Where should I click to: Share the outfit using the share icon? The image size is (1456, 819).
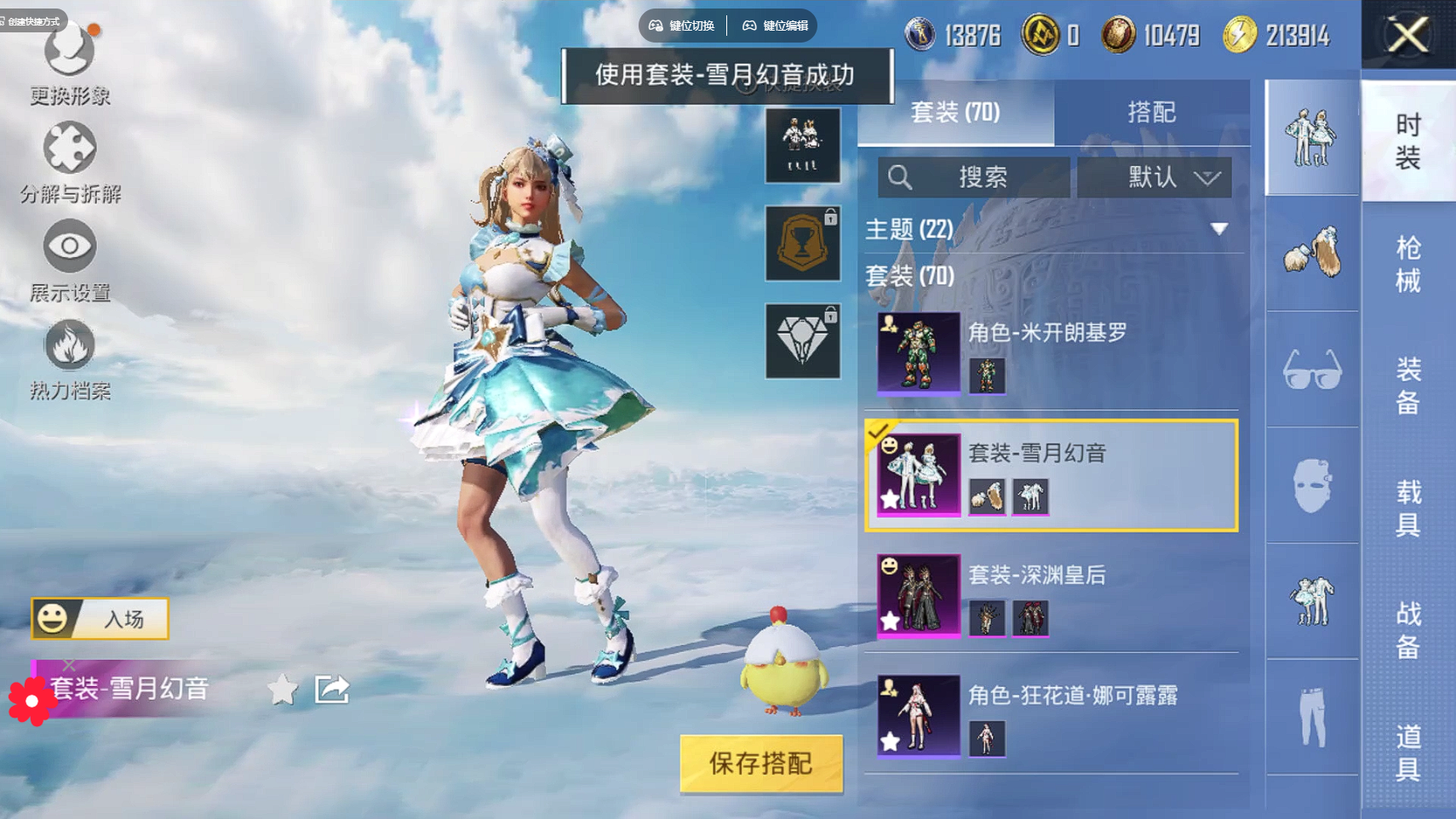pos(332,689)
